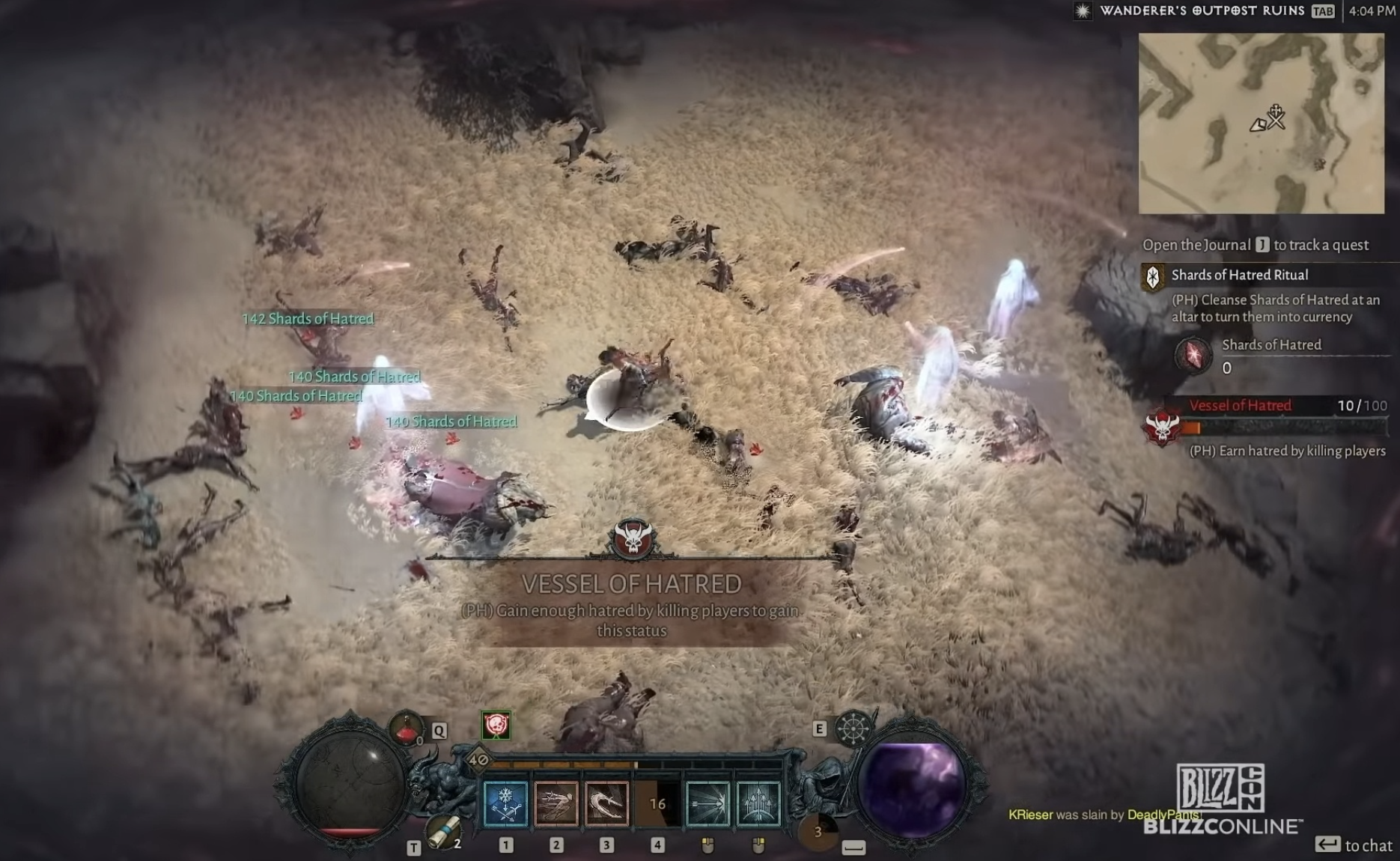Select the skill slot on cooldown showing 16
This screenshot has height=861, width=1400.
click(657, 803)
